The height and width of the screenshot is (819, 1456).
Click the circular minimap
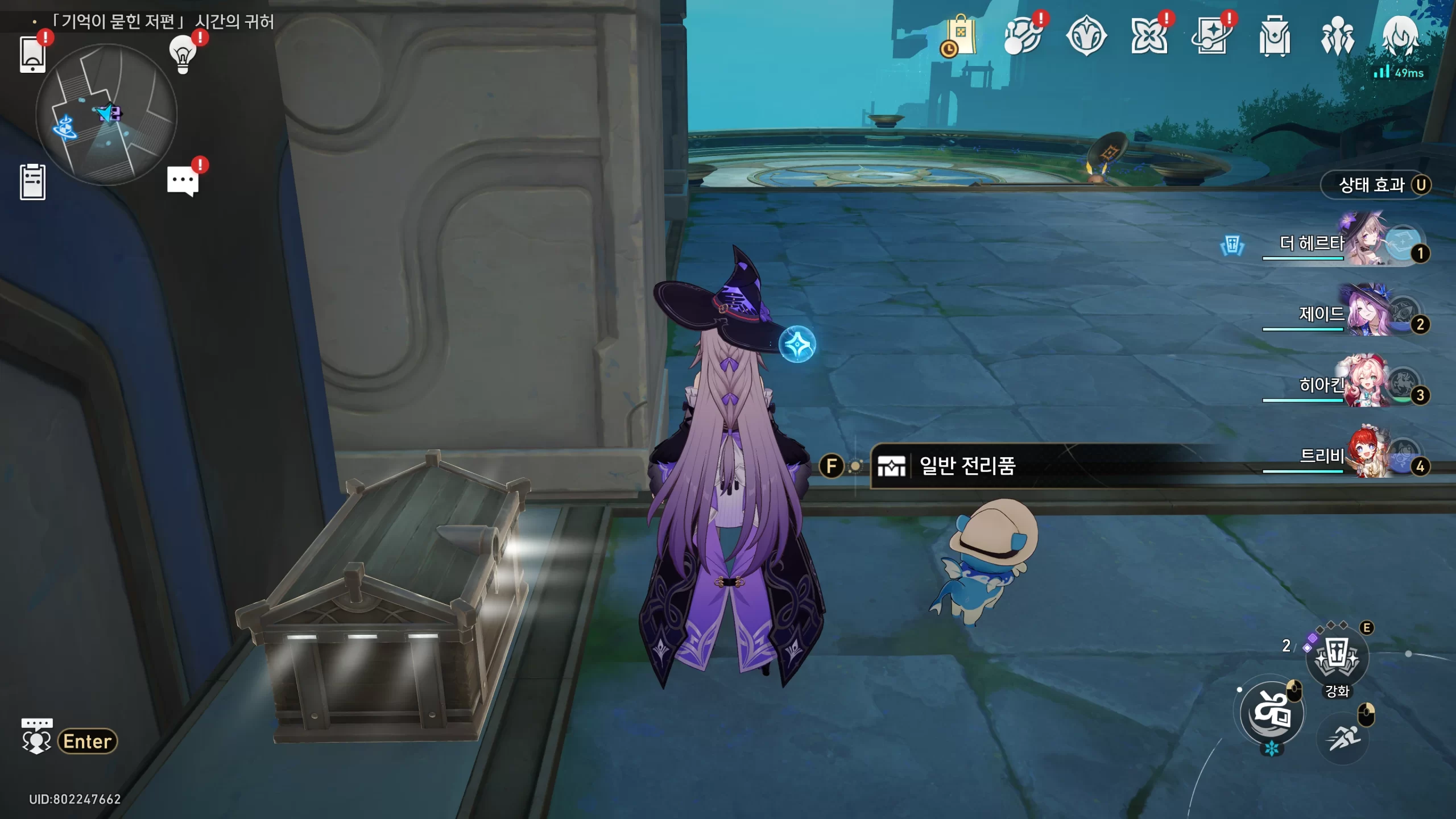106,115
